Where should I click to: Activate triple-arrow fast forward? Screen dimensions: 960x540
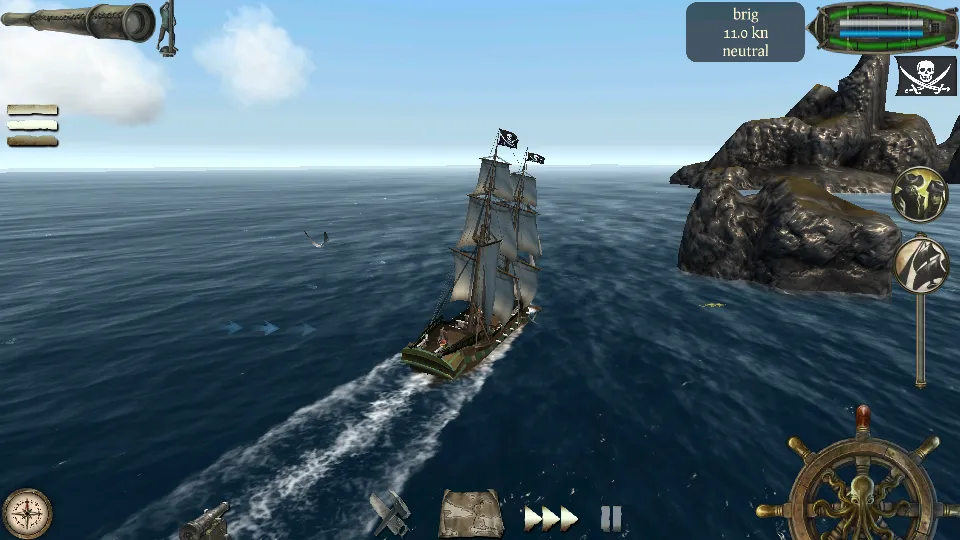[x=551, y=518]
